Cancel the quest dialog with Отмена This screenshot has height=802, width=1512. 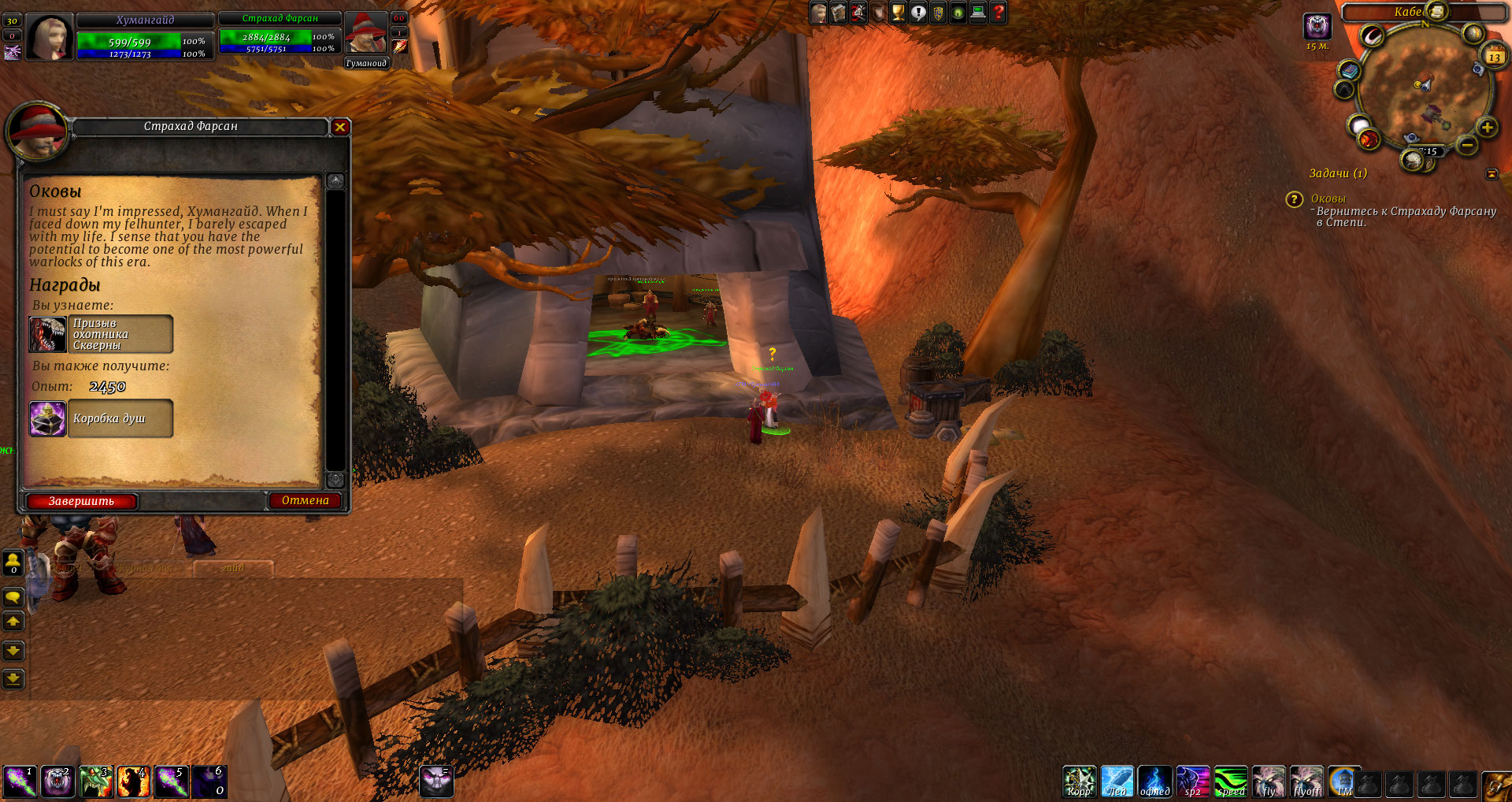(x=306, y=500)
